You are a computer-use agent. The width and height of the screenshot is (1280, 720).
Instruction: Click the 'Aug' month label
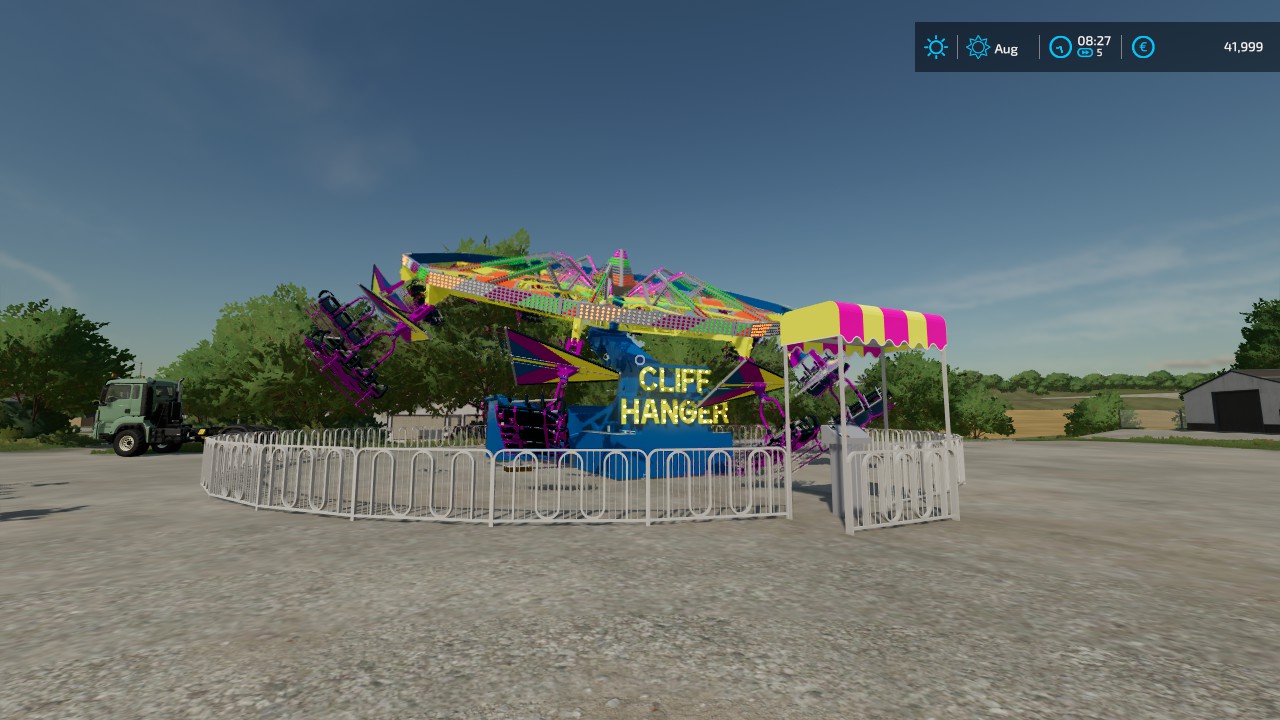1007,48
